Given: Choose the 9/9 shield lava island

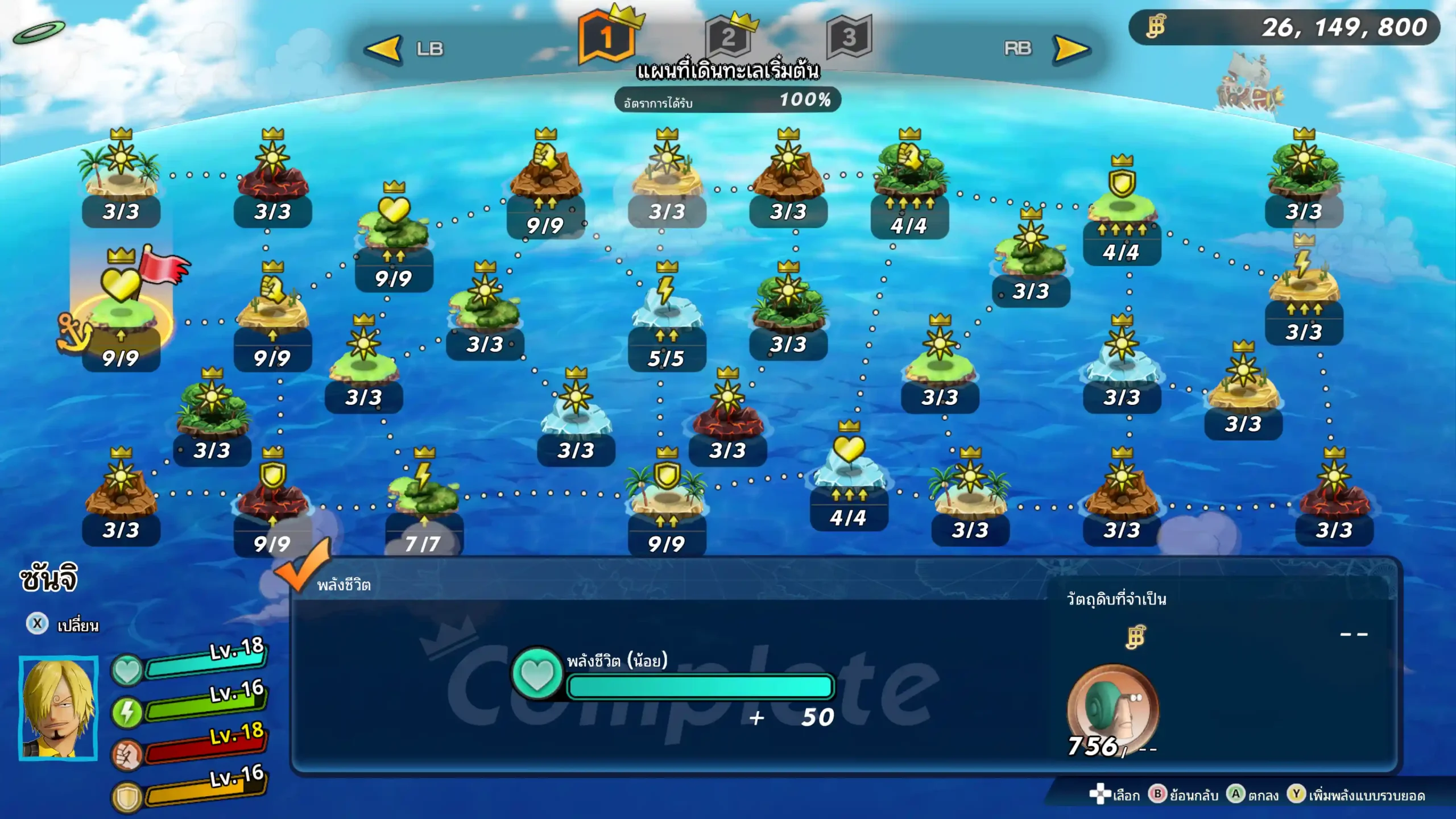Looking at the screenshot, I should (x=272, y=495).
